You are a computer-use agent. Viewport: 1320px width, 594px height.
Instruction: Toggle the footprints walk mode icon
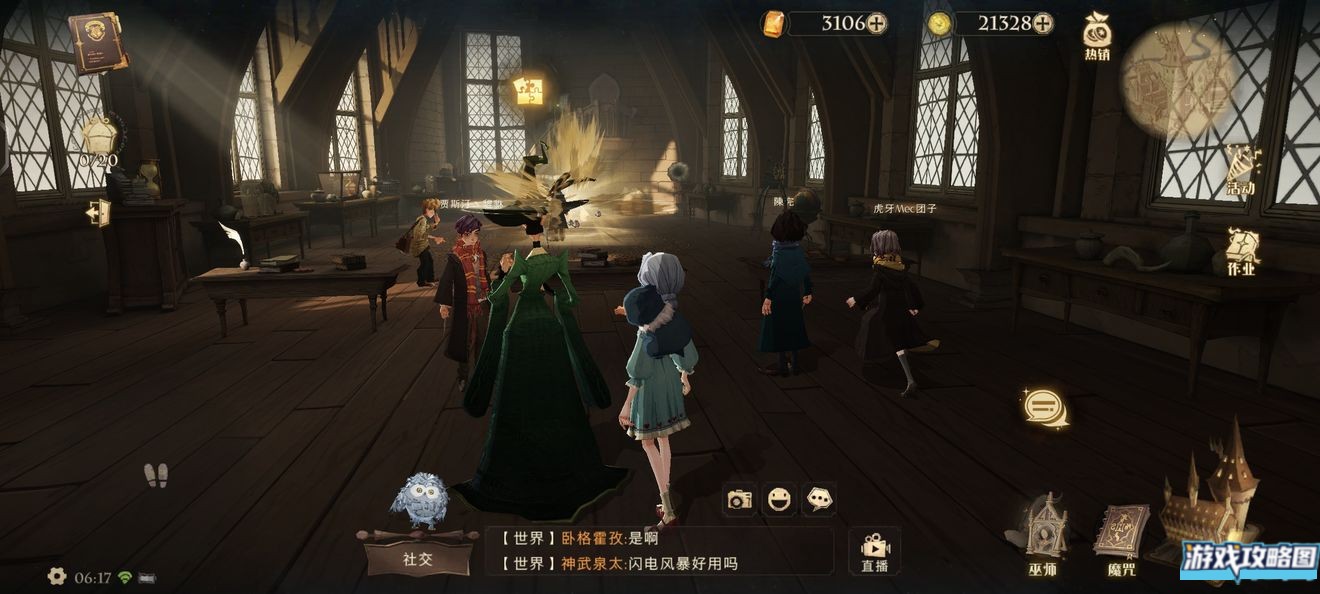[155, 475]
